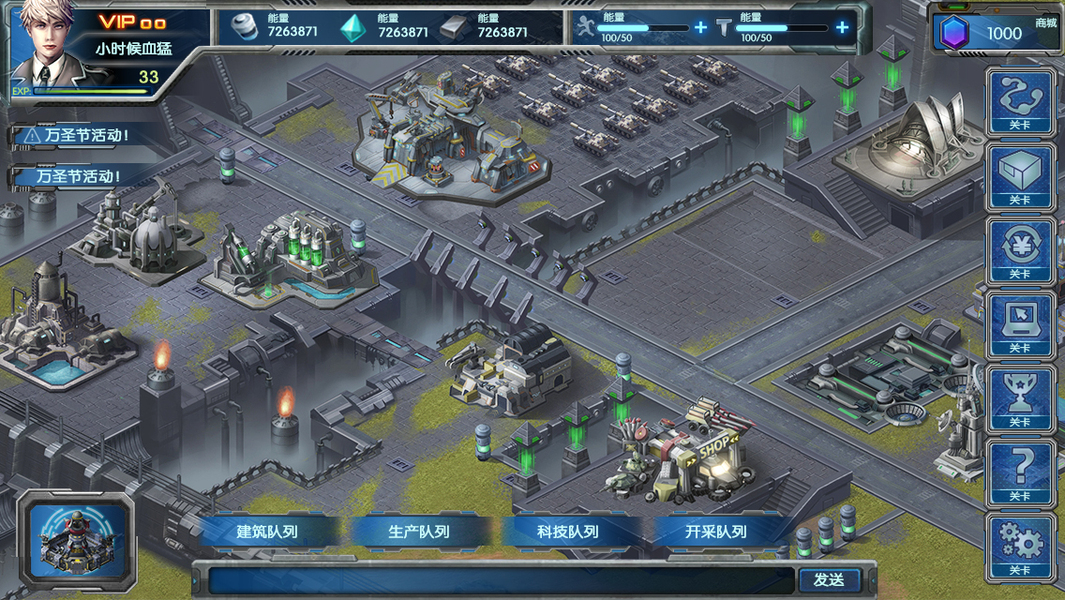Open the question mark help icon
The height and width of the screenshot is (600, 1065).
[1019, 471]
